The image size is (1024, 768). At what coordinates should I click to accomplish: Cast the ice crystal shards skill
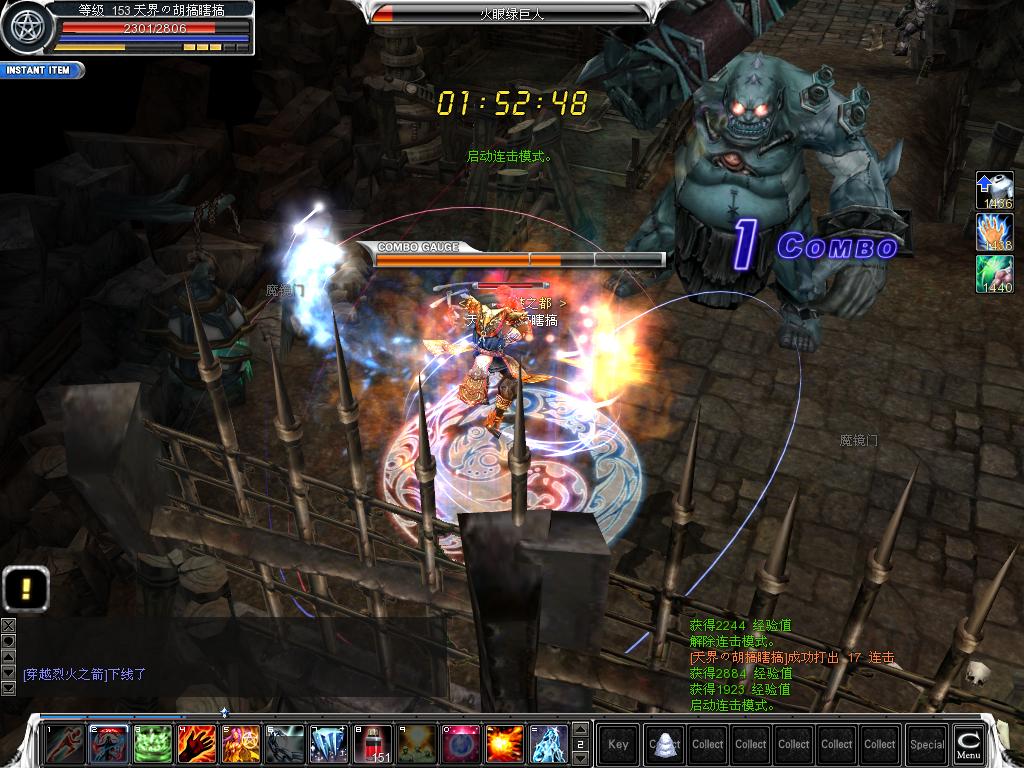[329, 744]
